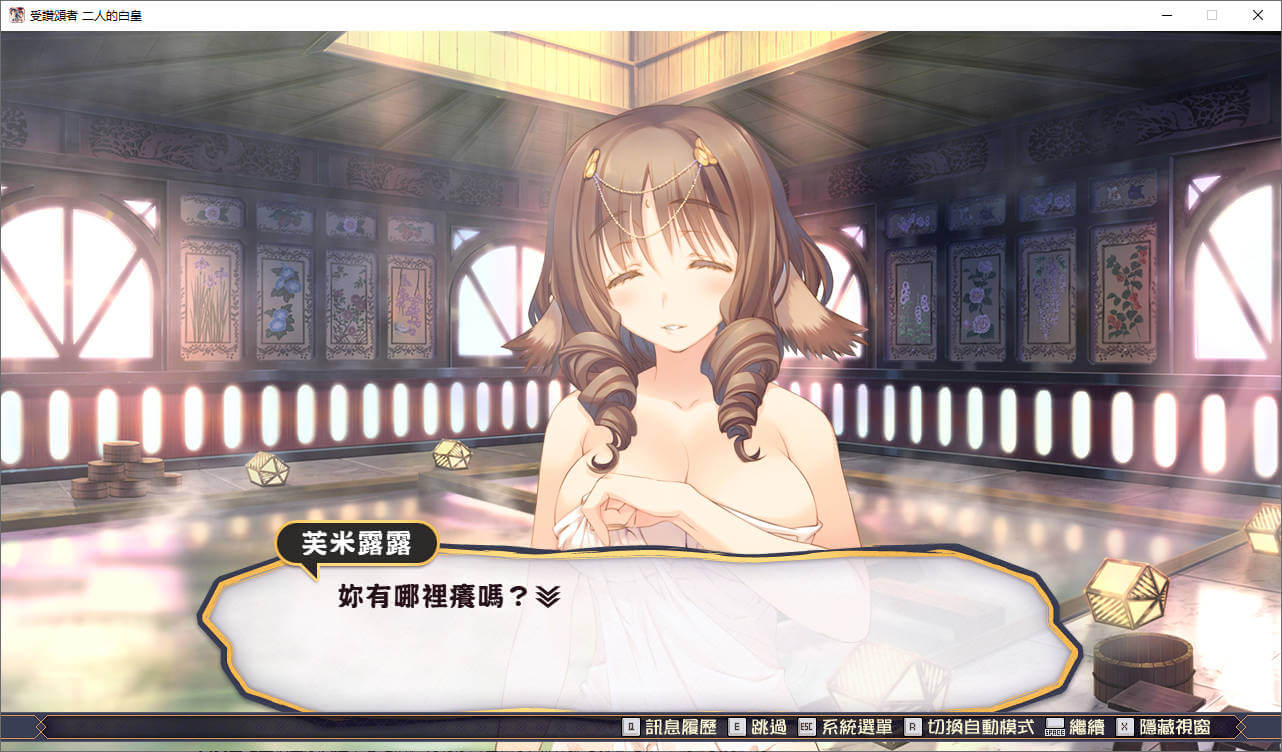Close the game window
Screen dimensions: 1282x752
pyautogui.click(x=1258, y=15)
